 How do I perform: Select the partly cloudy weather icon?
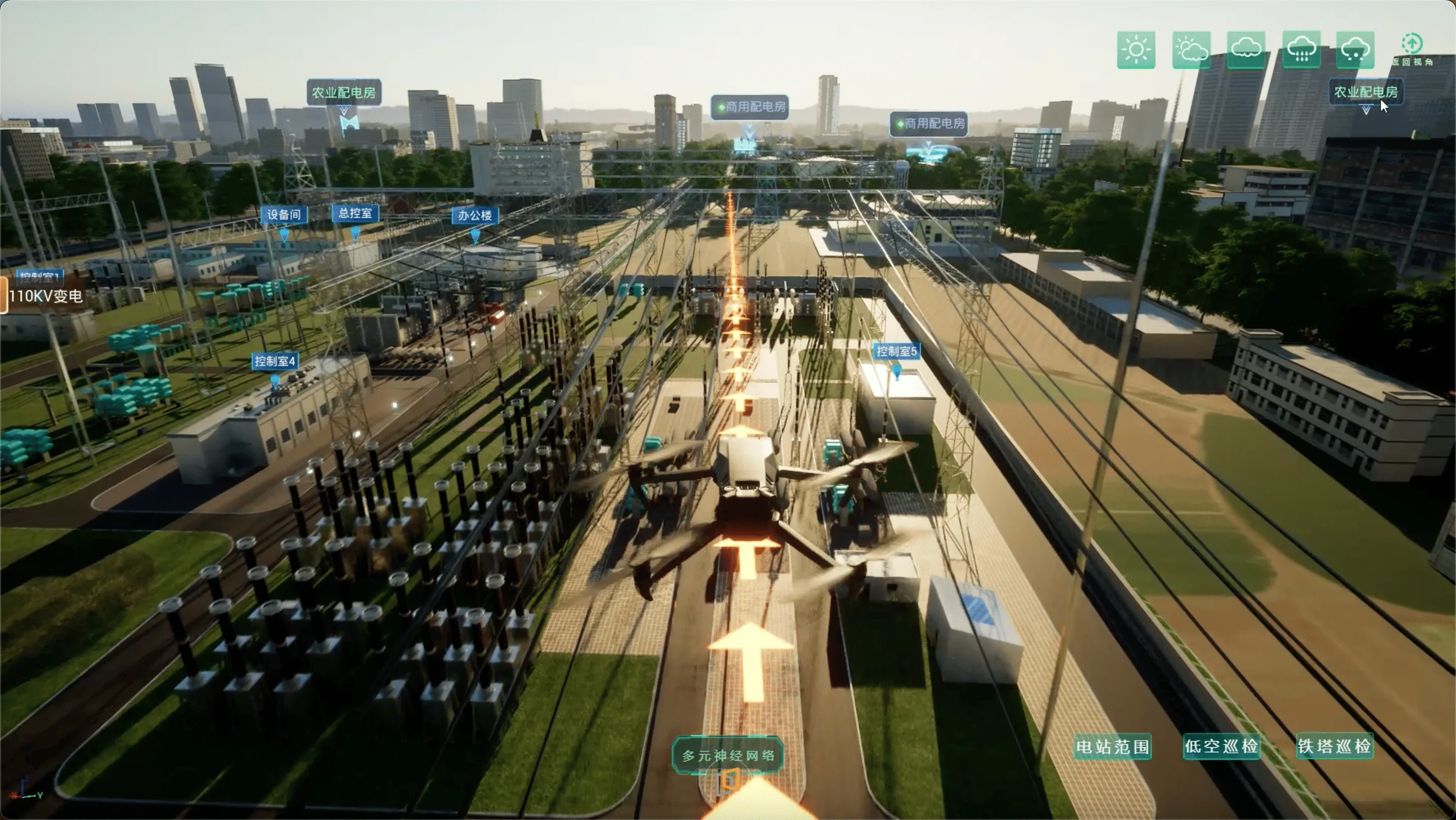1191,50
